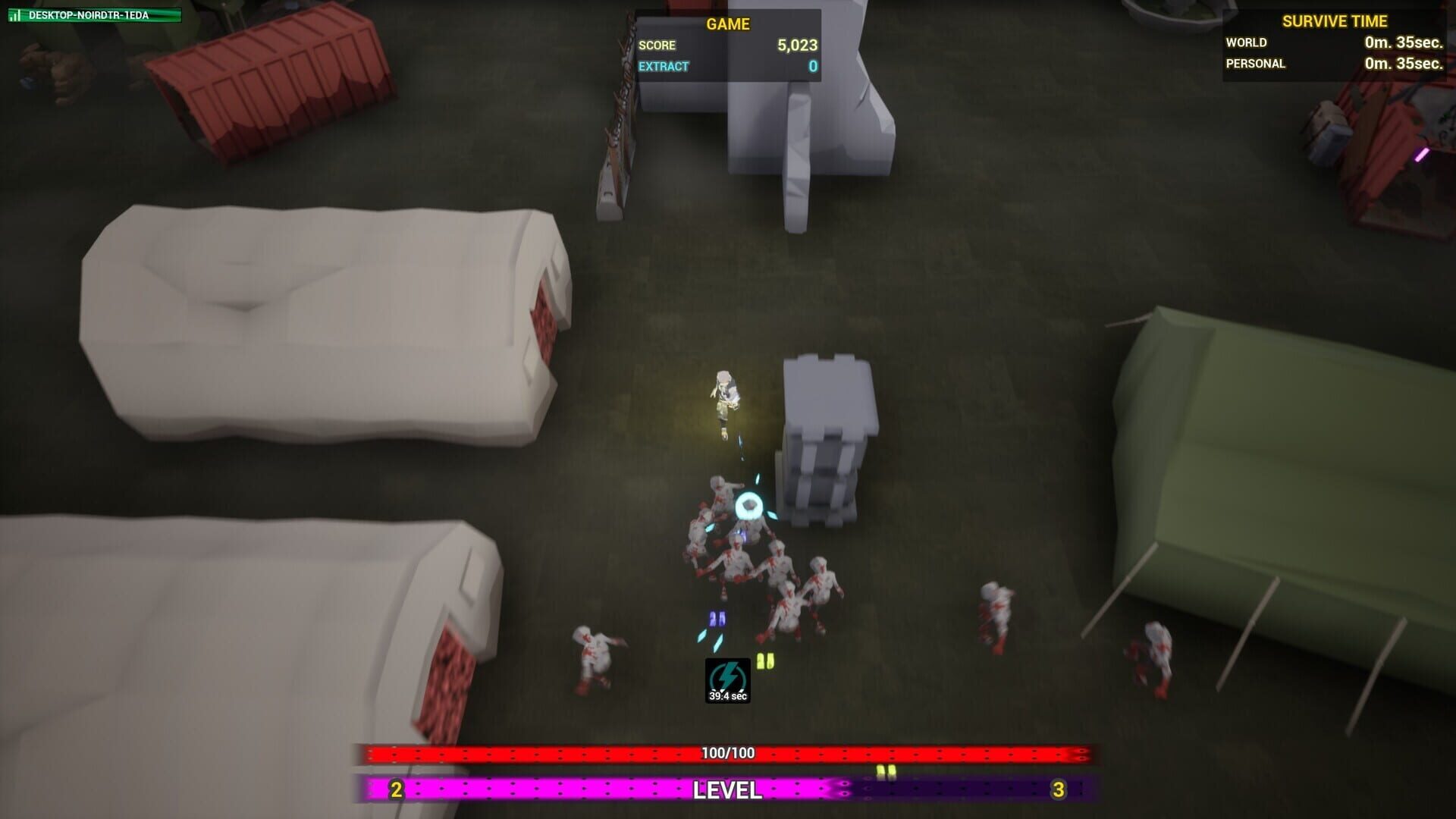Select the signal strength bars icon

click(x=17, y=13)
